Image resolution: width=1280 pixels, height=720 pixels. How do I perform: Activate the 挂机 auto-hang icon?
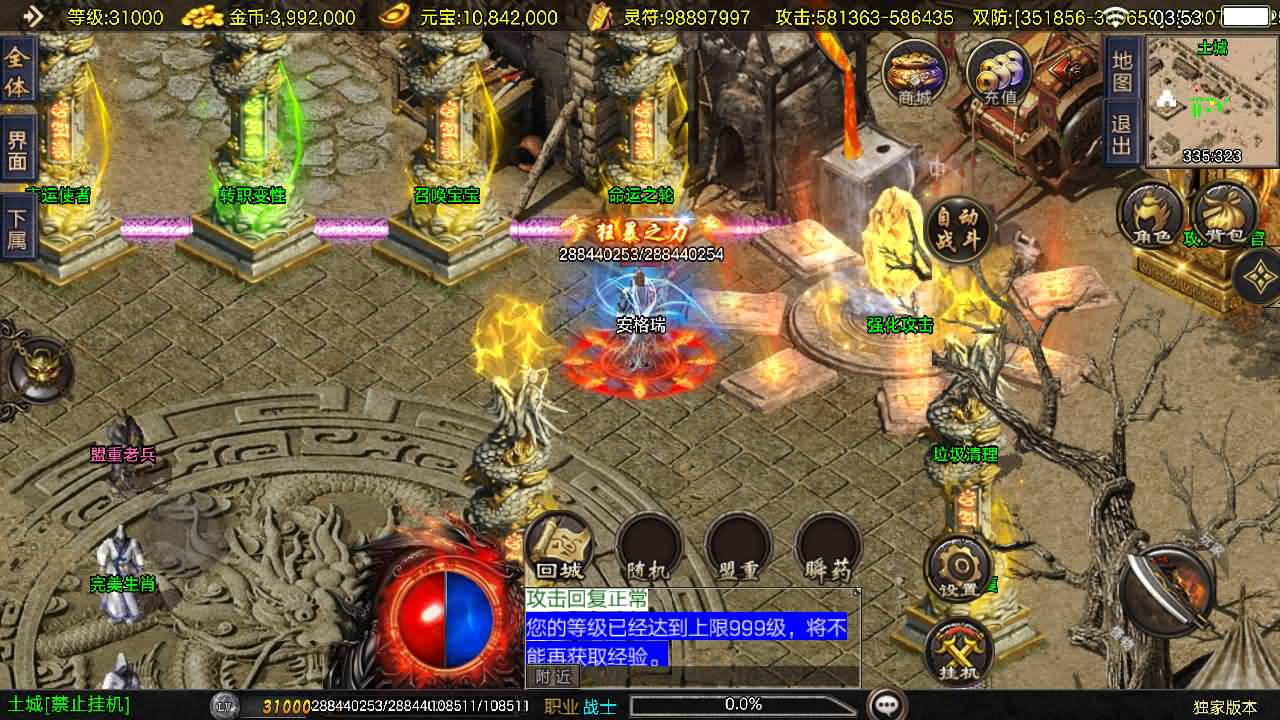958,650
